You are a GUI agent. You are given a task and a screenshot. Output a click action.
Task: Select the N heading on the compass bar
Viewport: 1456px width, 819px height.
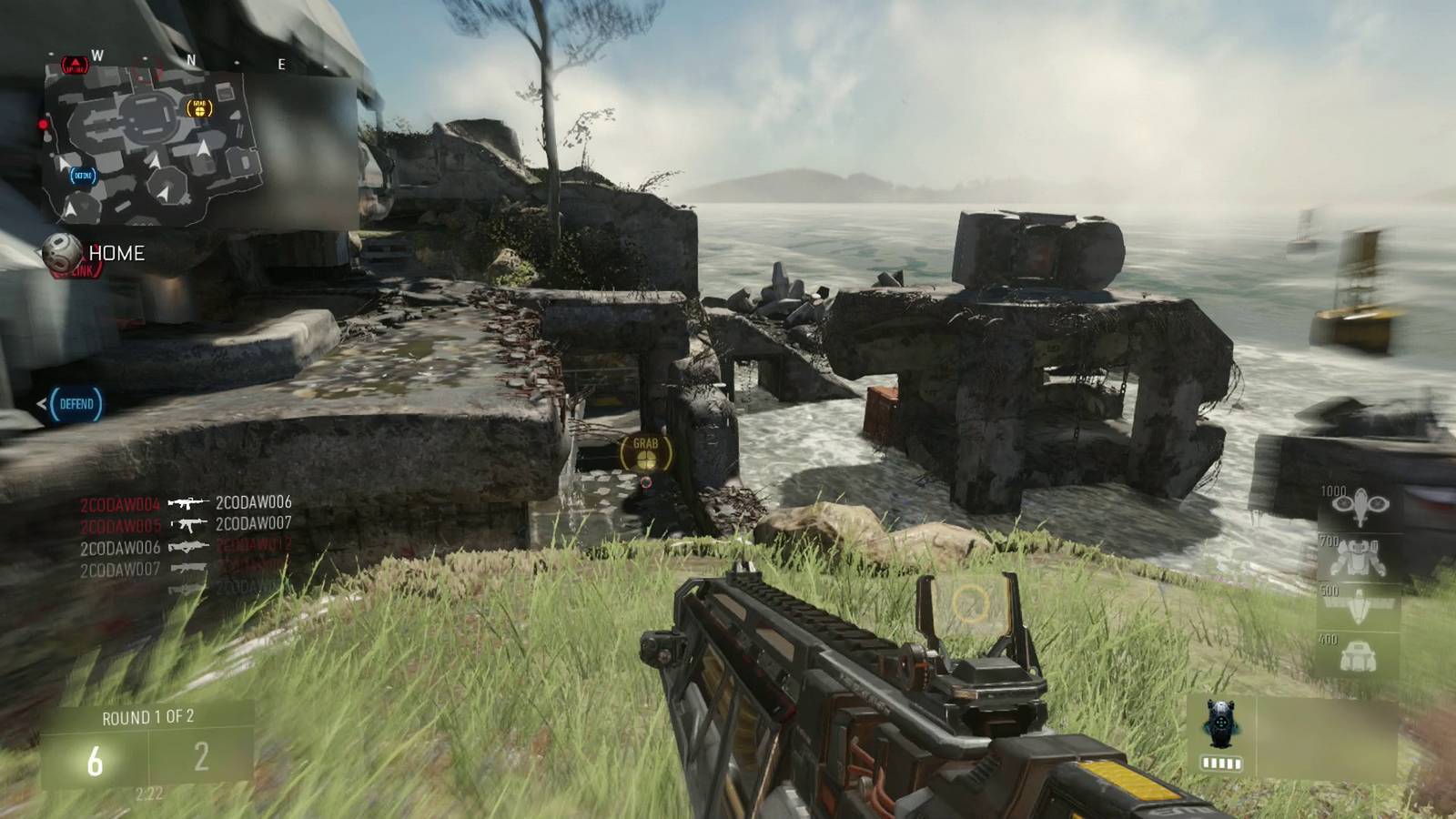[x=192, y=58]
